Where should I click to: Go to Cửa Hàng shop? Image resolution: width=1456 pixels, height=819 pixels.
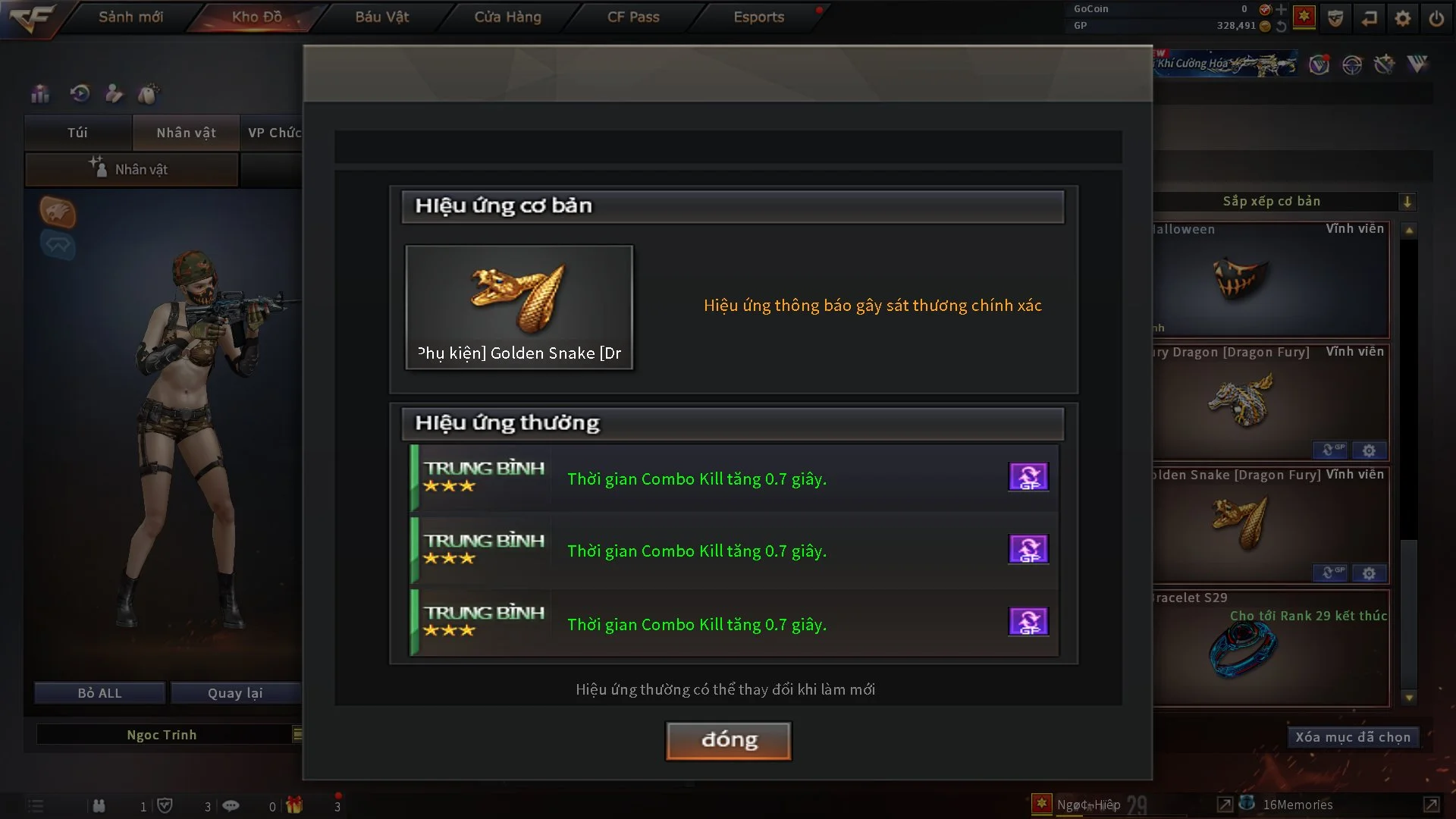(507, 17)
